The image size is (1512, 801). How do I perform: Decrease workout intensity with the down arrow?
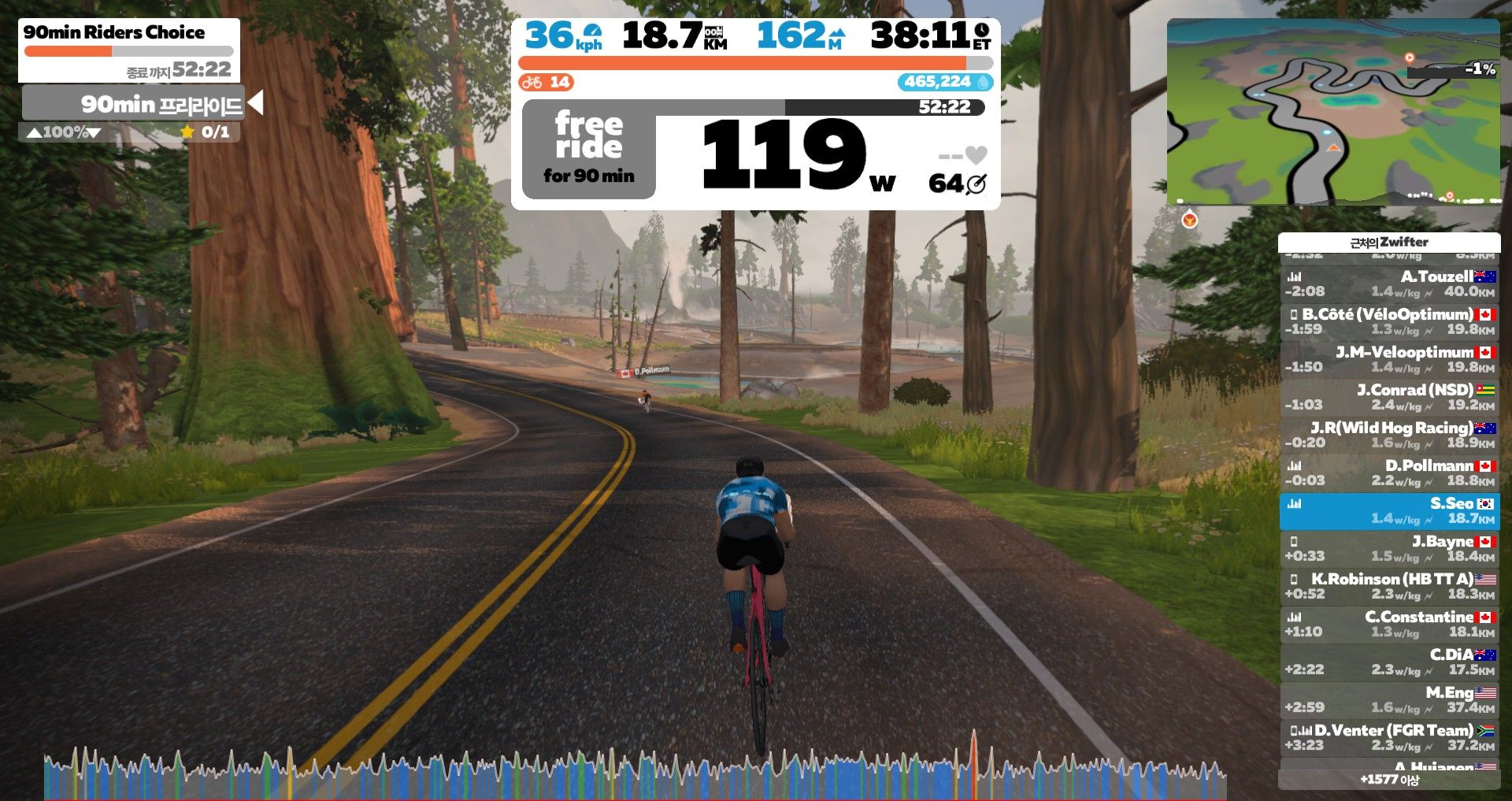click(x=94, y=132)
